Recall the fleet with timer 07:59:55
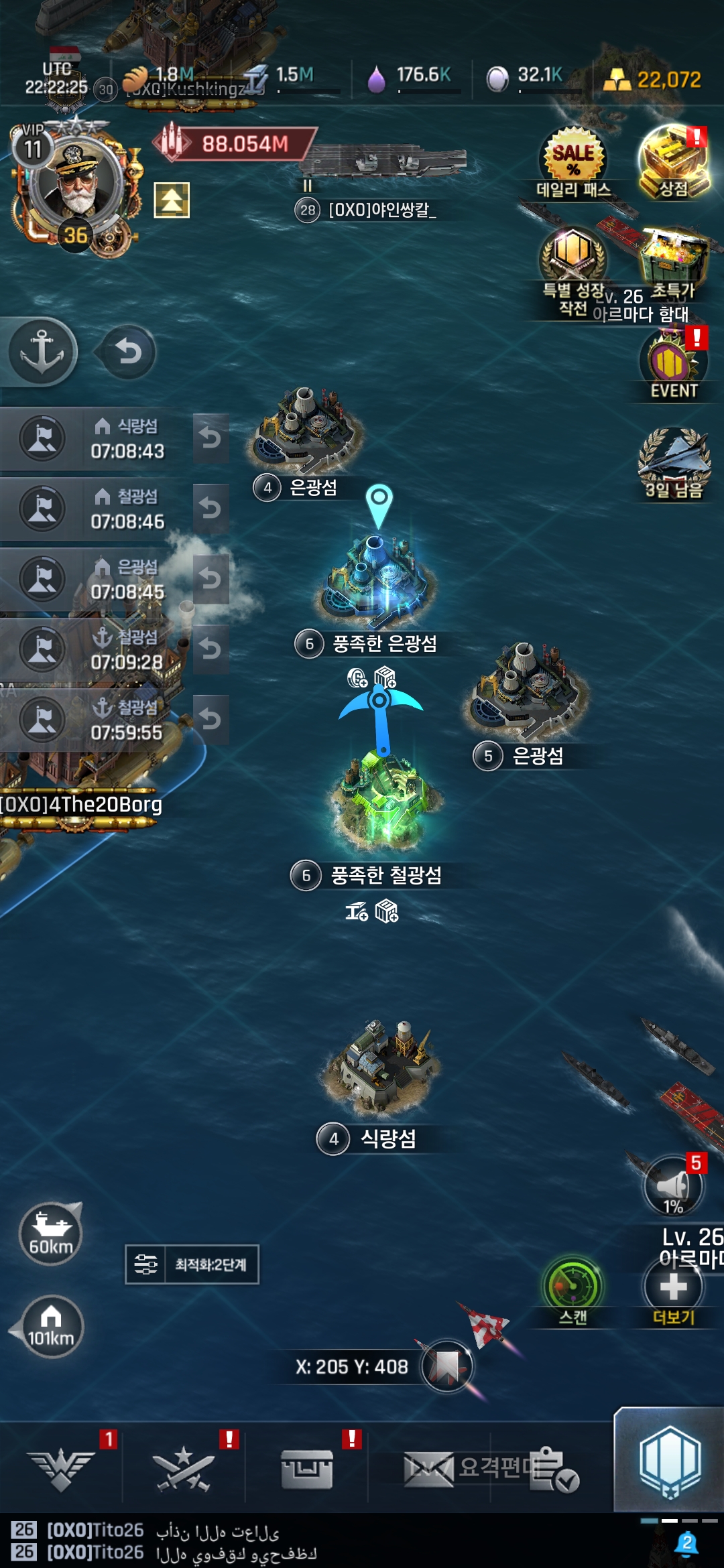 (210, 720)
